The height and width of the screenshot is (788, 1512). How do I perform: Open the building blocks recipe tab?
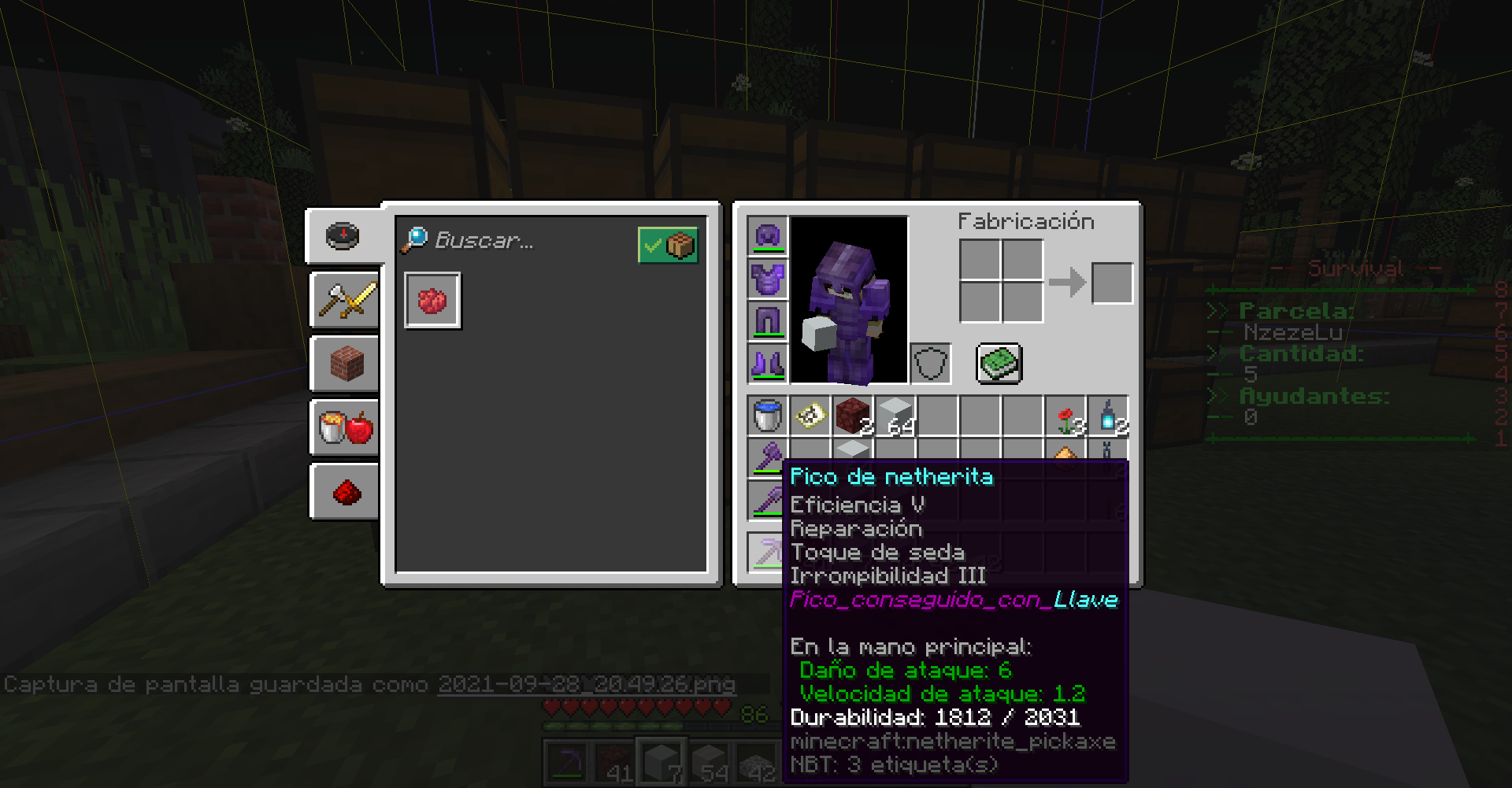pos(346,364)
